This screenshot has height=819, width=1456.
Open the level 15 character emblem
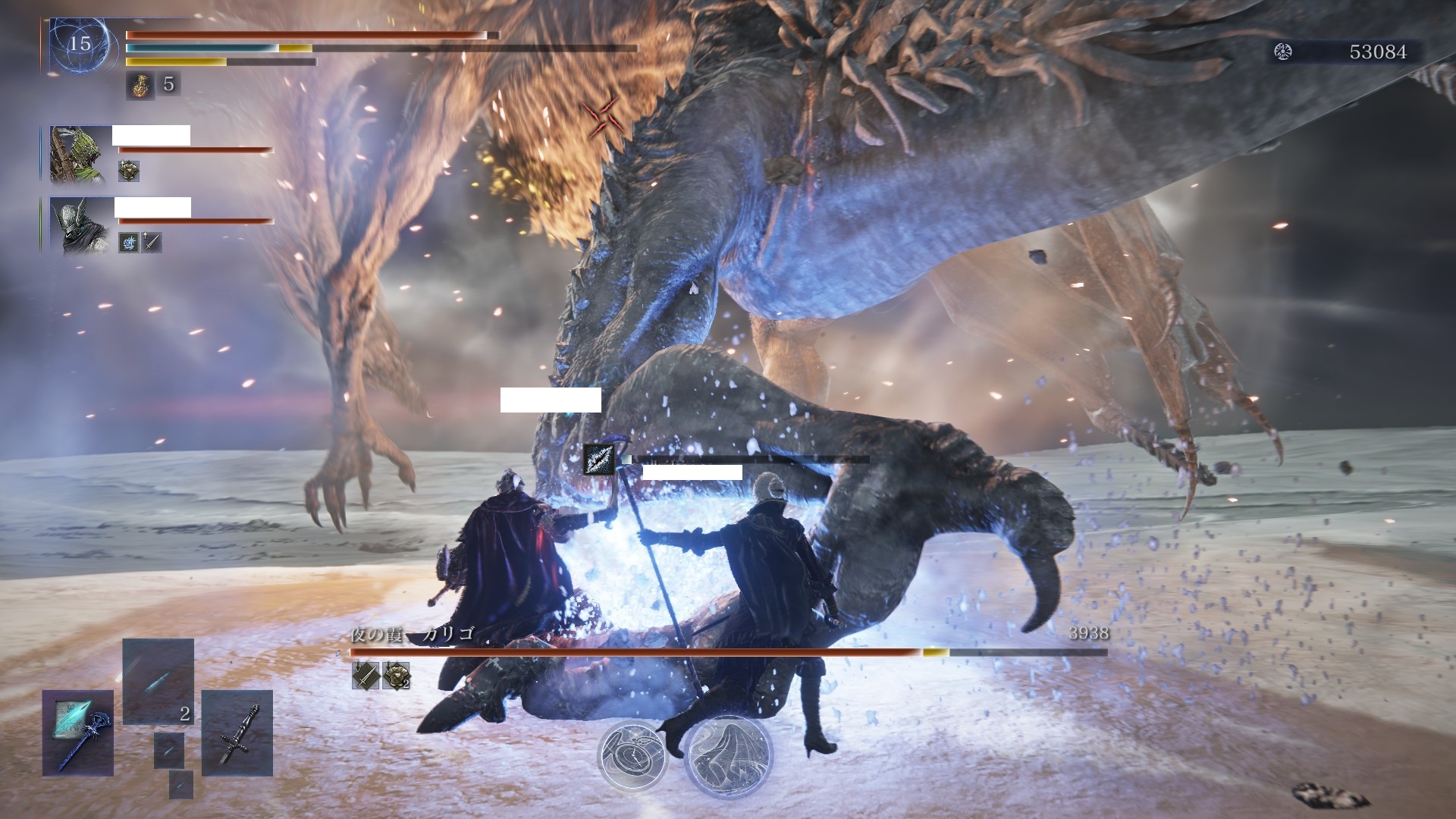(80, 44)
